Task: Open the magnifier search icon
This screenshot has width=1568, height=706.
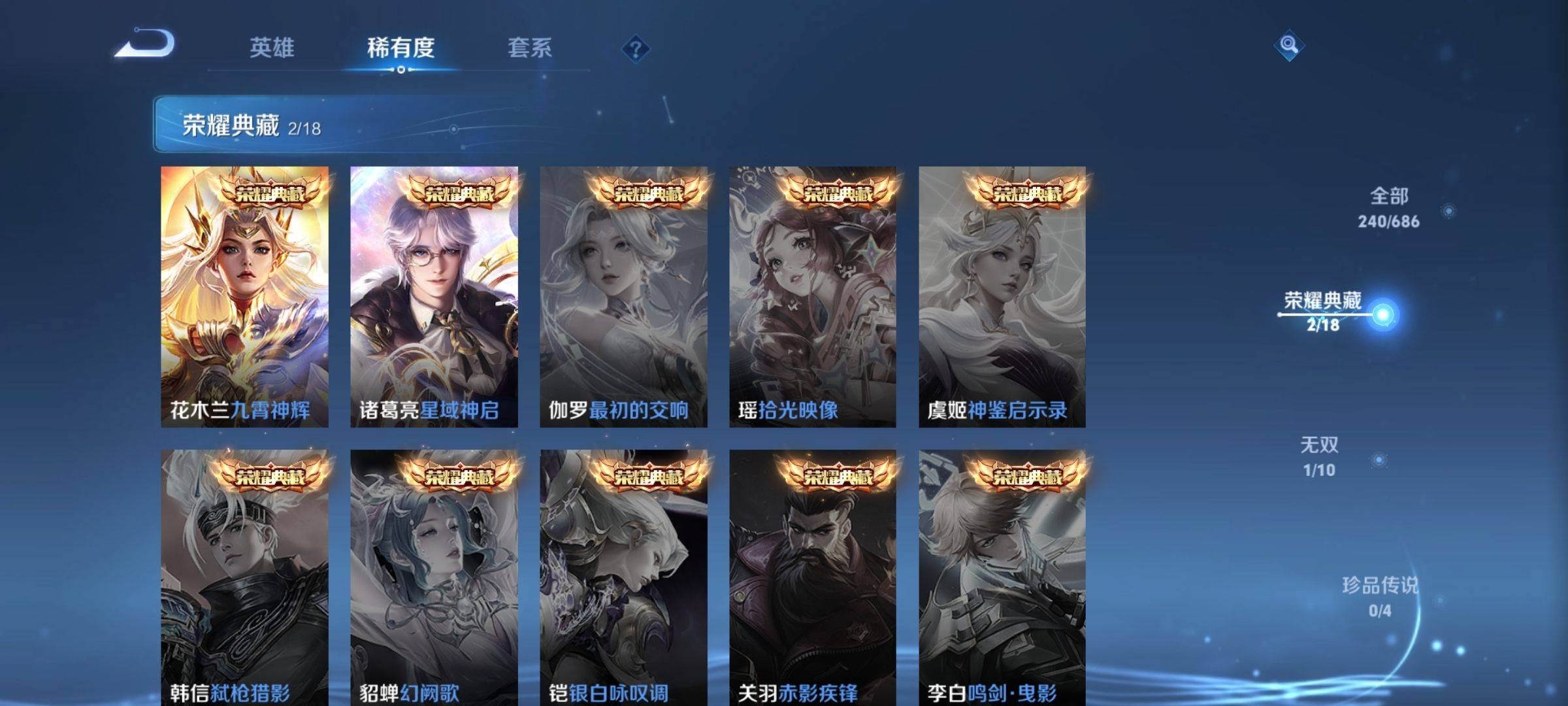Action: pos(1288,45)
